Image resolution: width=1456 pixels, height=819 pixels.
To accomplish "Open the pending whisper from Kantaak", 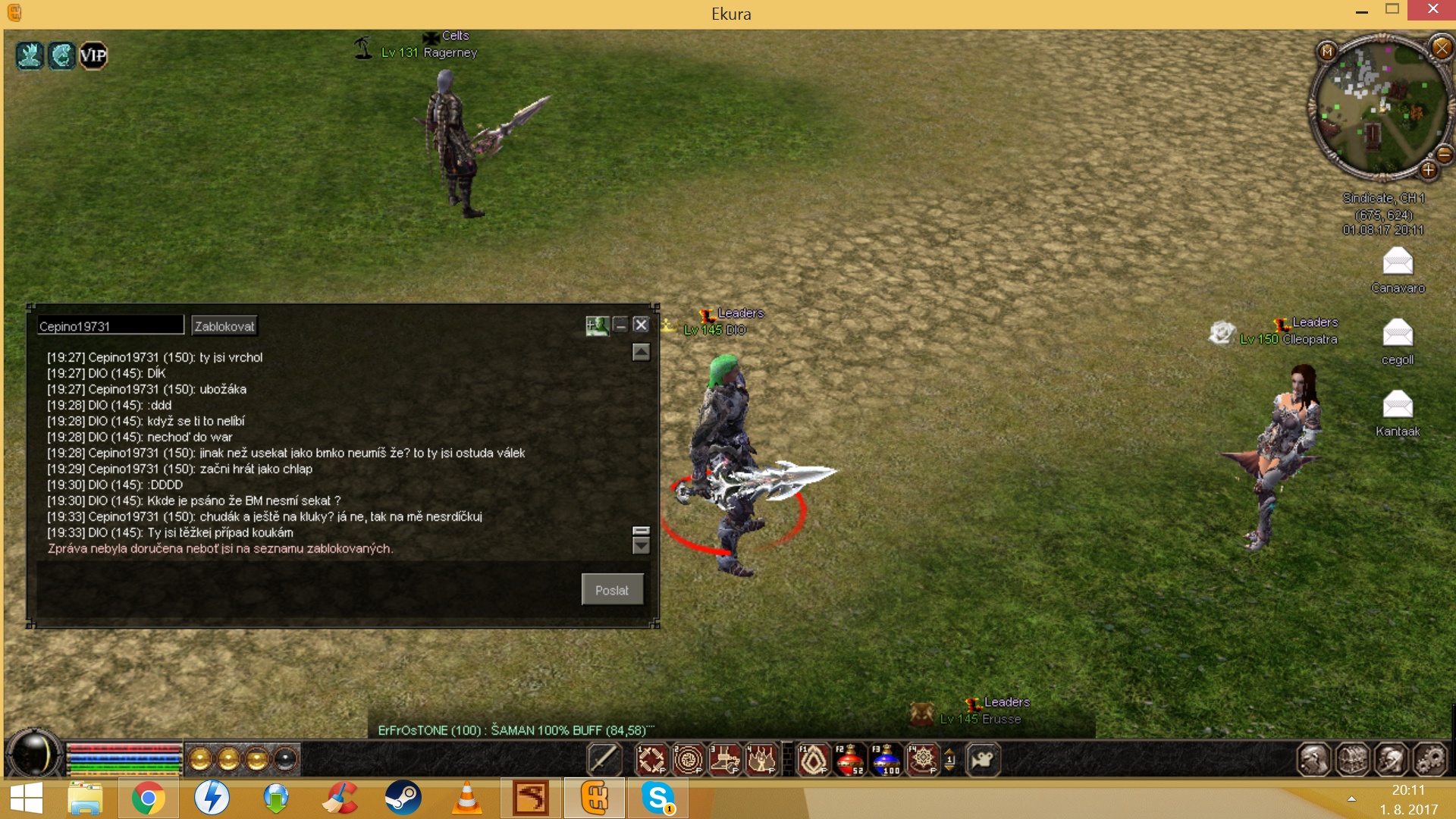I will click(x=1398, y=405).
